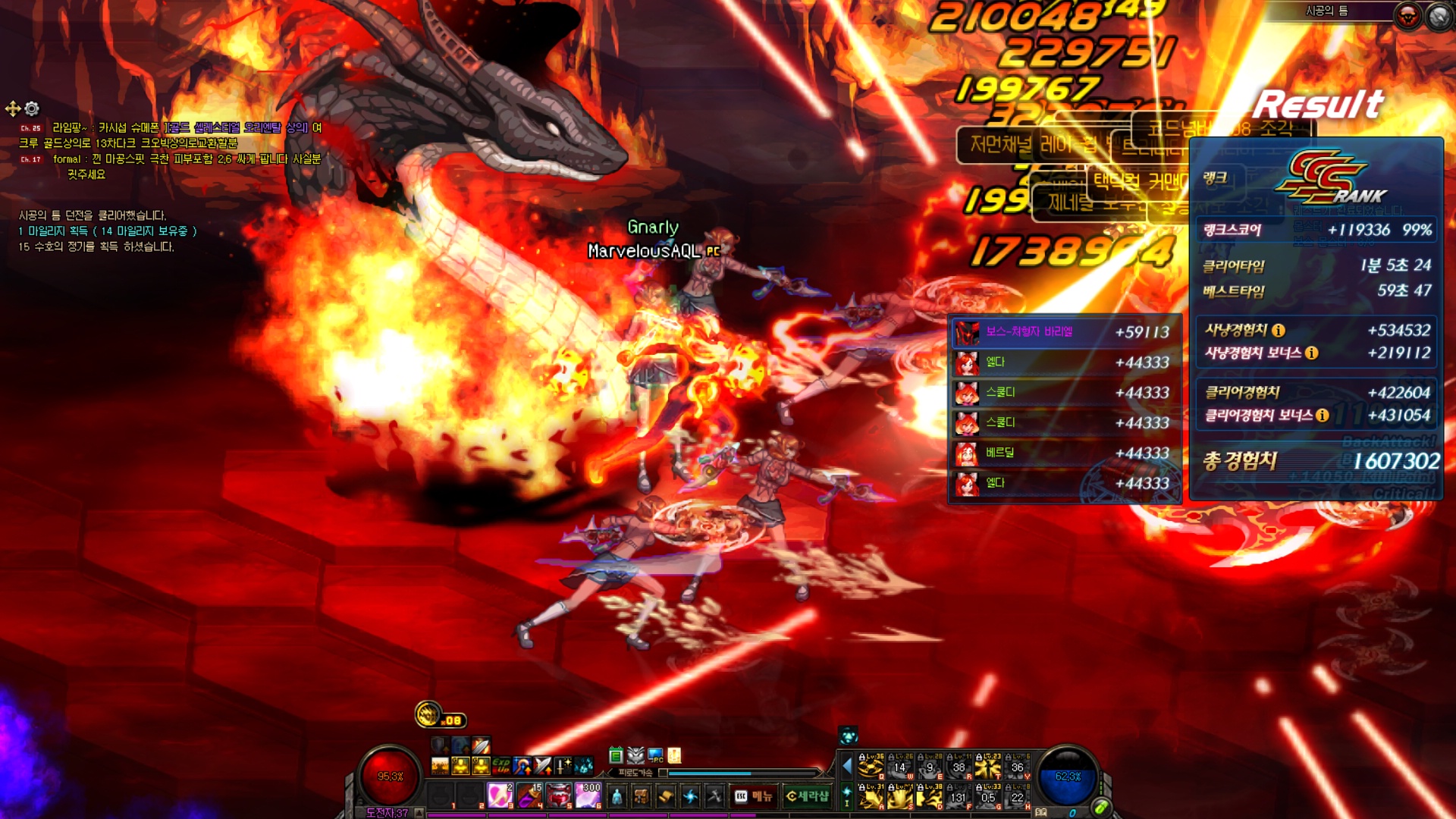
Task: Open the character info icon
Action: pyautogui.click(x=617, y=796)
